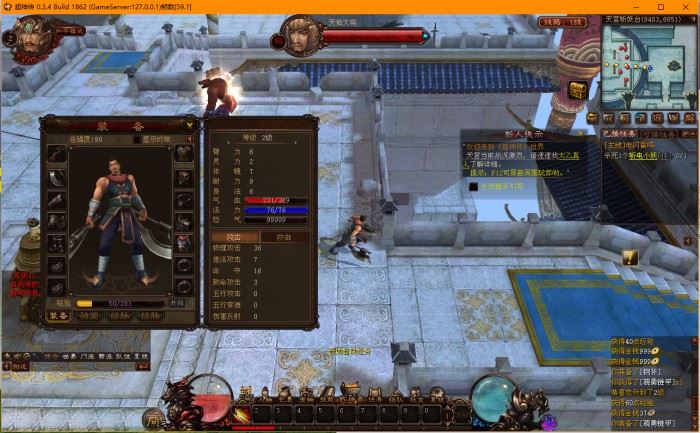Screen dimensions: 700x433
Task: Open the golden treasure chest icon
Action: click(577, 90)
